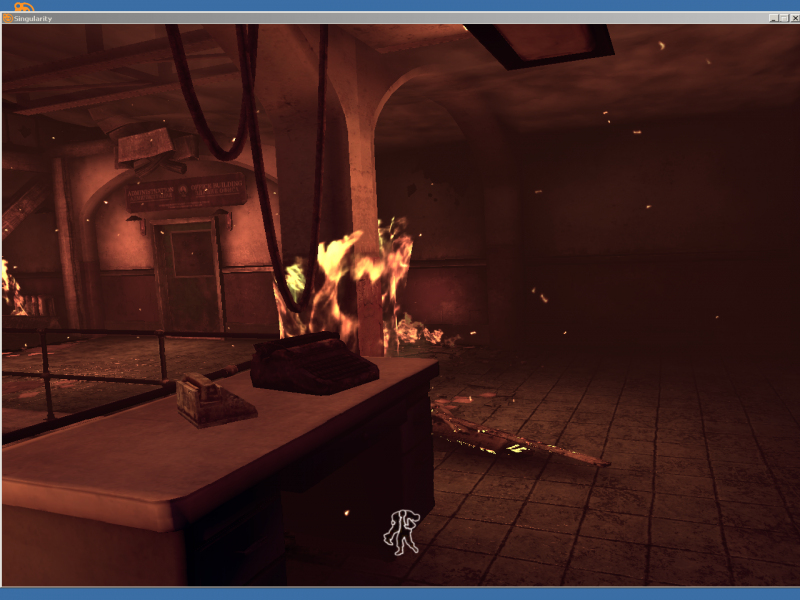Image resolution: width=800 pixels, height=600 pixels.
Task: Minimize the Singularity window
Action: [774, 18]
